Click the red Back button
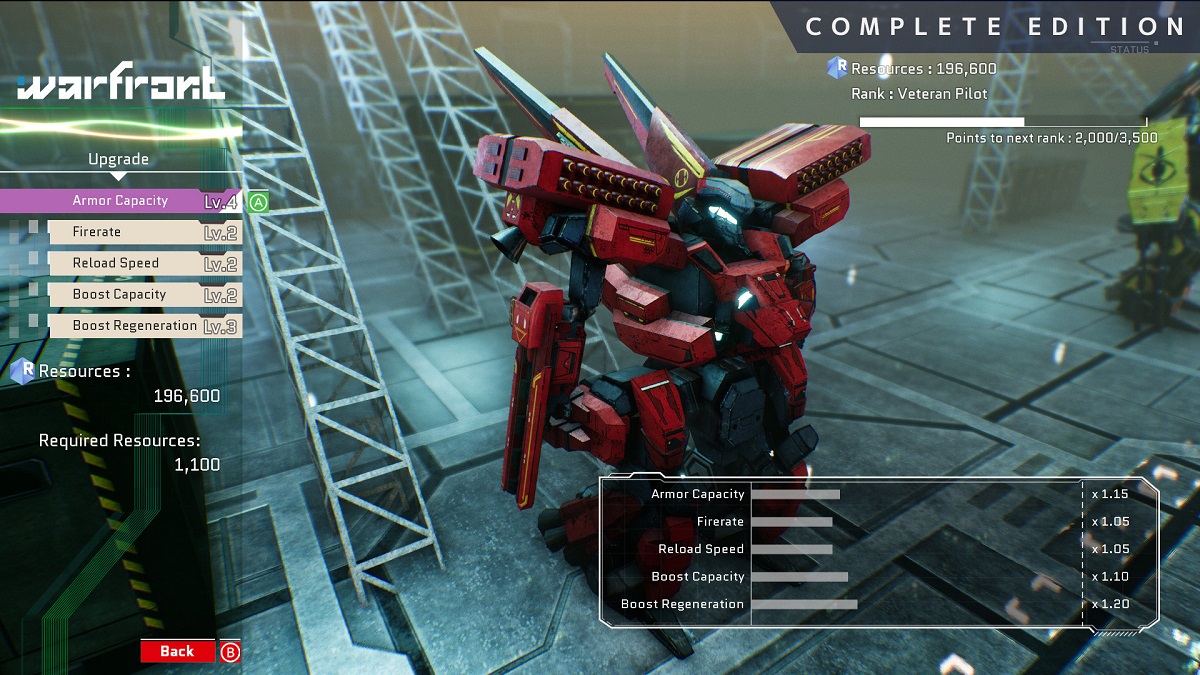The image size is (1200, 675). click(x=177, y=651)
